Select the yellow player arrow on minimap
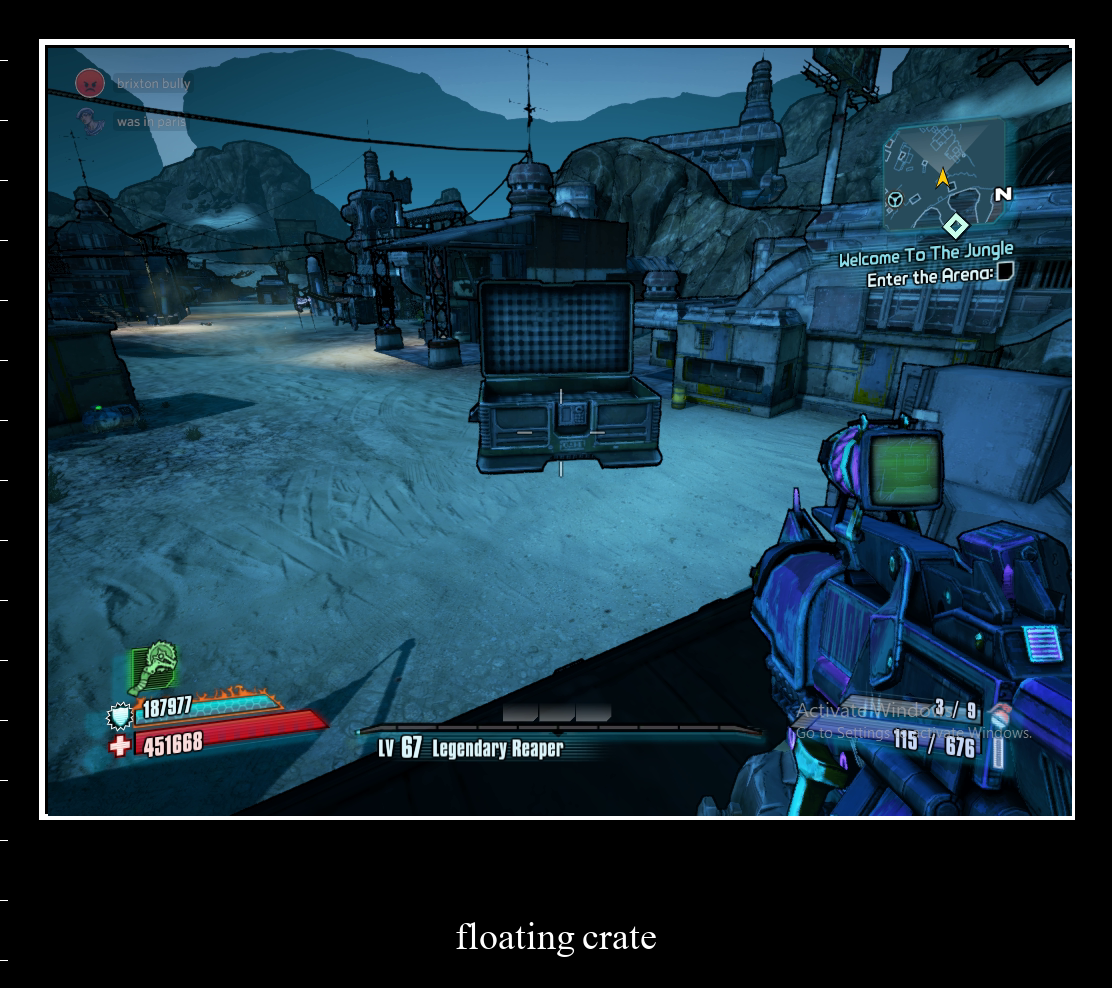The width and height of the screenshot is (1112, 988). click(942, 178)
